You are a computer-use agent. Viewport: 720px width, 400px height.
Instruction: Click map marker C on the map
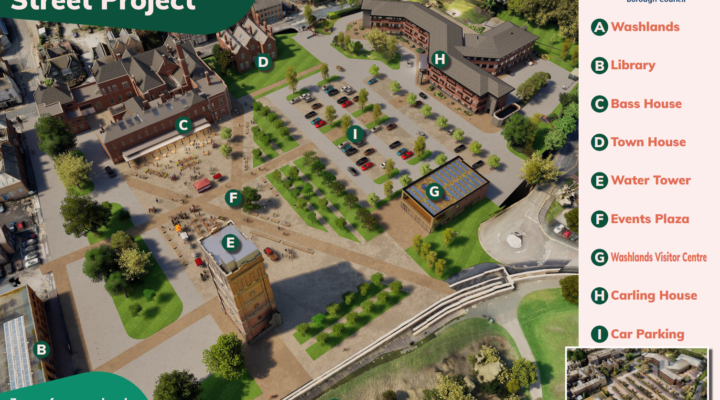(x=183, y=125)
